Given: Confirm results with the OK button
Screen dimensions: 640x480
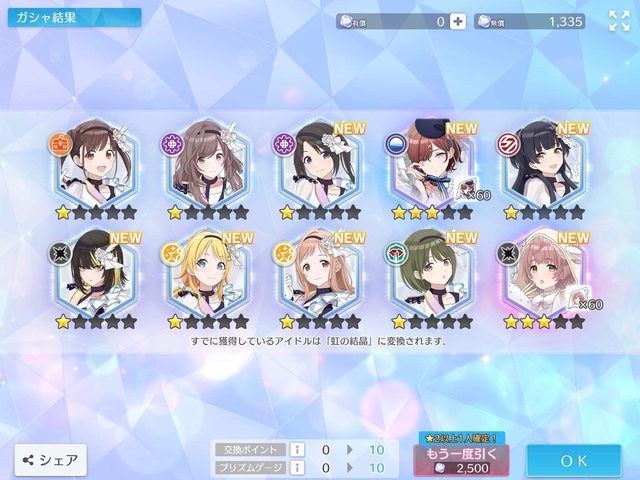Looking at the screenshot, I should [573, 461].
